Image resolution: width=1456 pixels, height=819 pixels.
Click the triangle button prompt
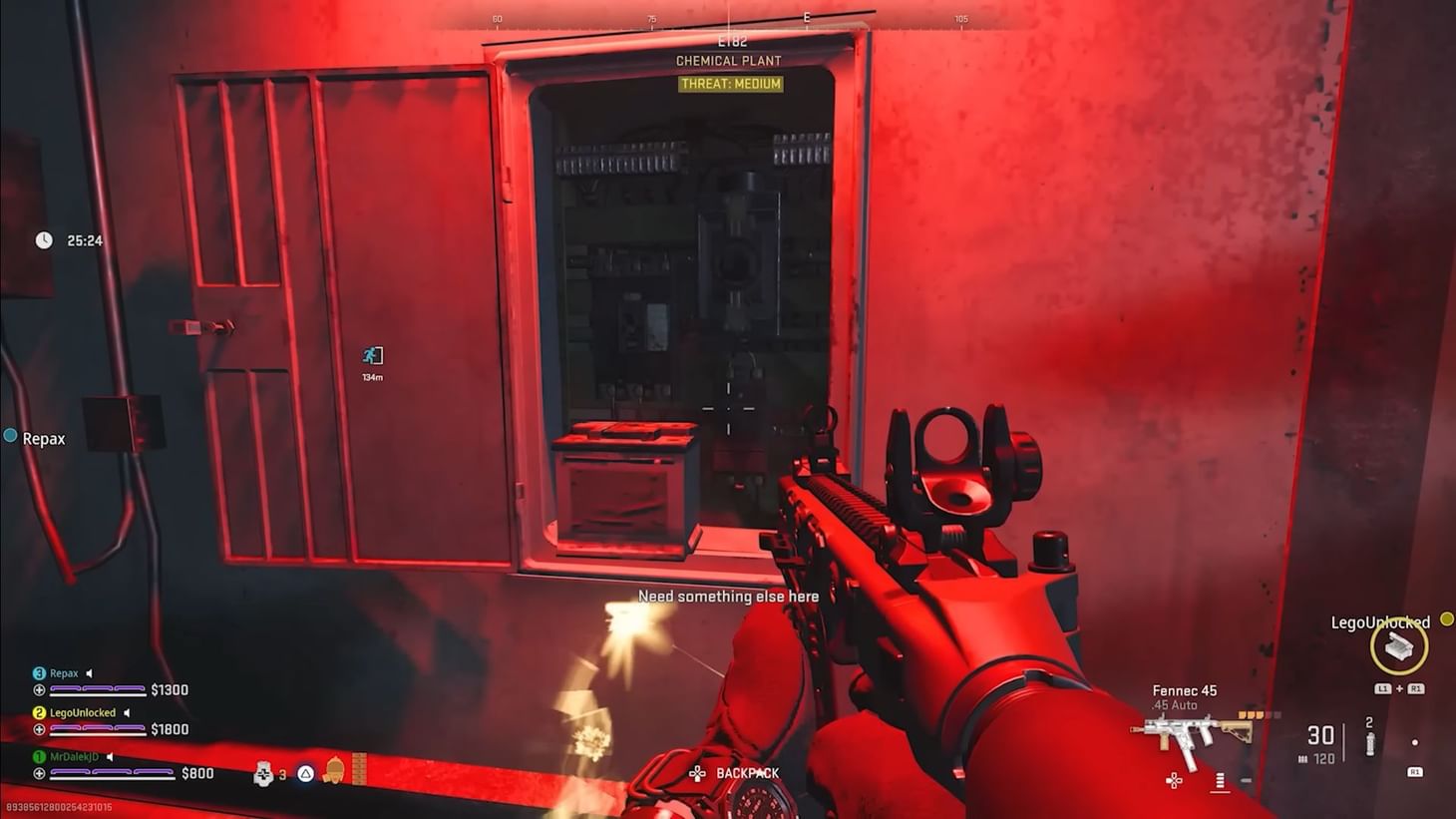pos(306,773)
